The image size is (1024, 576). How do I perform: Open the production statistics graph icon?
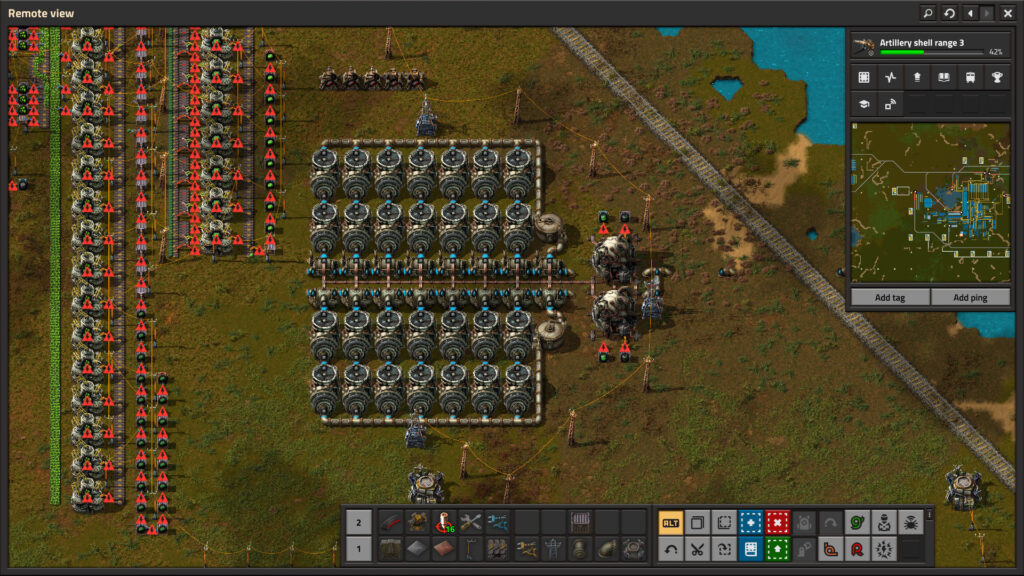pos(890,77)
